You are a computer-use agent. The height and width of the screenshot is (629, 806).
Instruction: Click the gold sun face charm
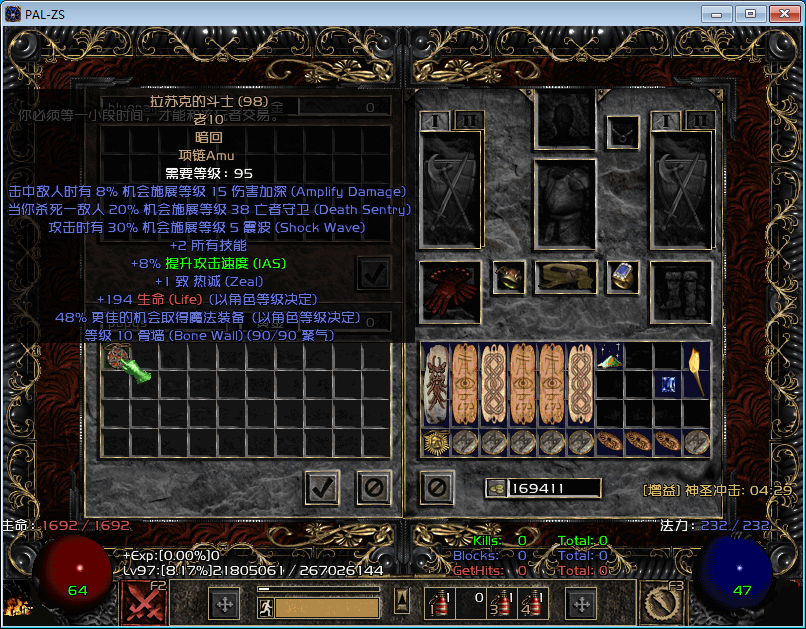[x=436, y=442]
